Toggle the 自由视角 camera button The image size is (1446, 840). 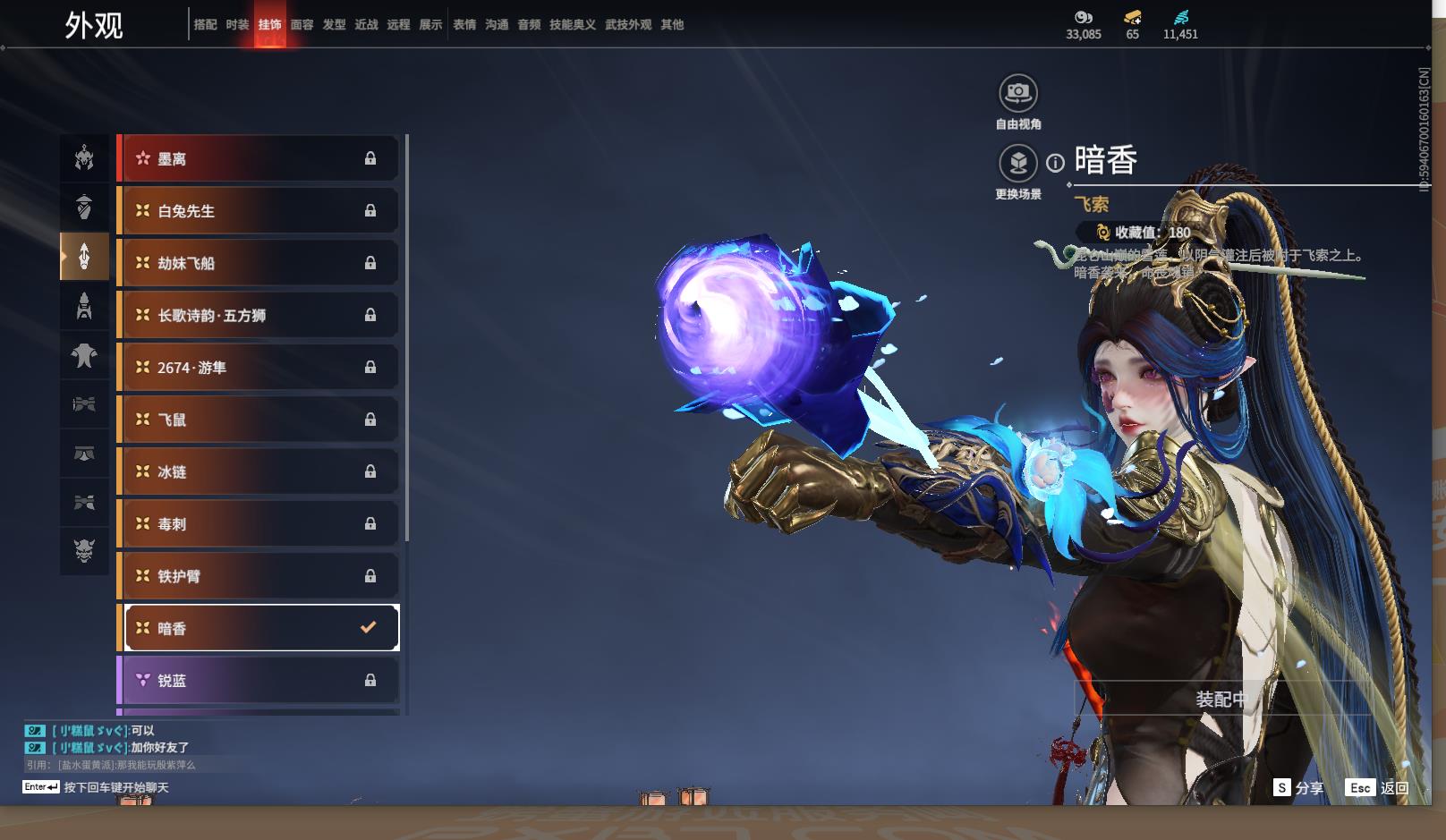coord(1017,93)
